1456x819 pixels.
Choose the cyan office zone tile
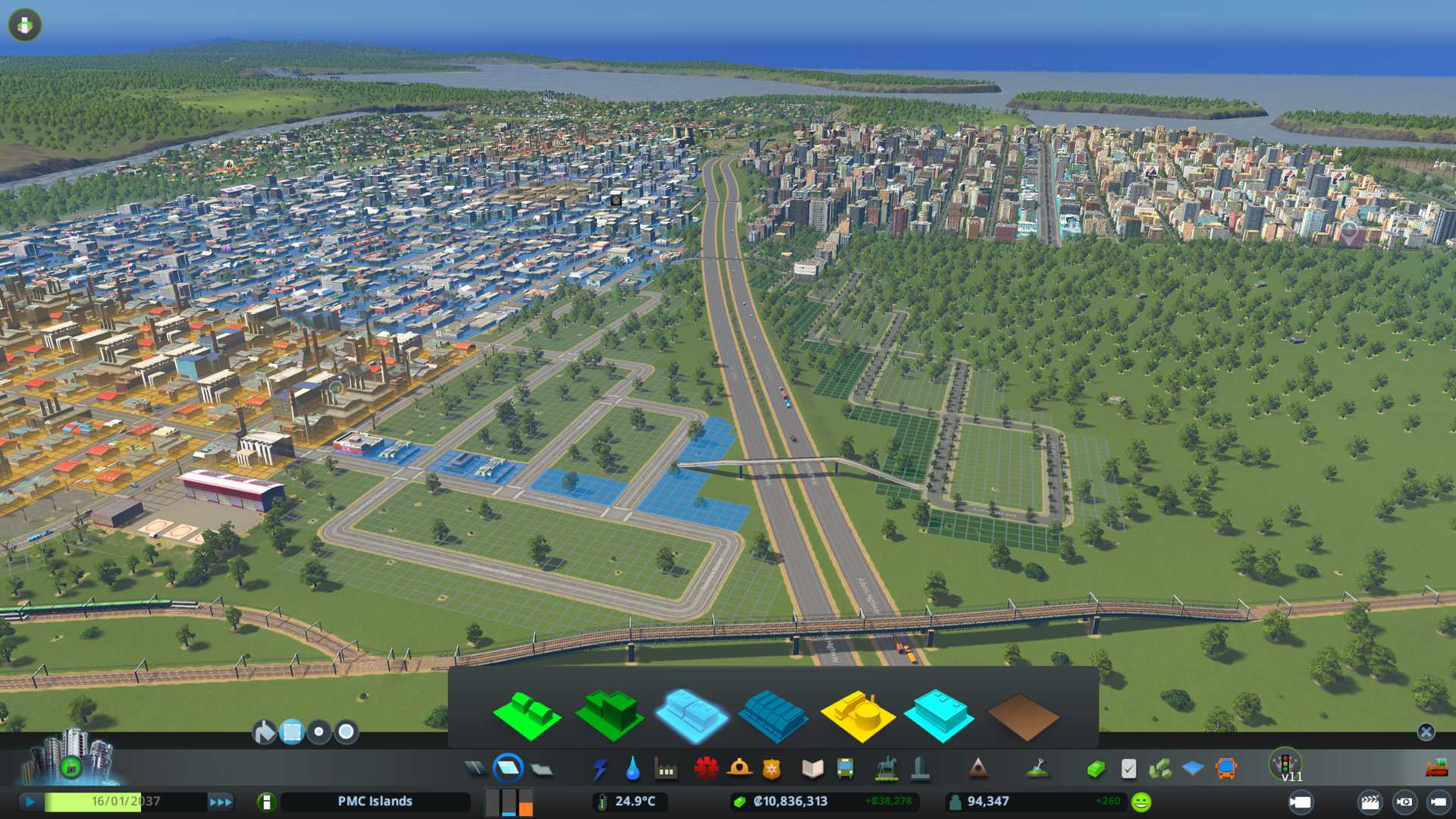coord(939,715)
